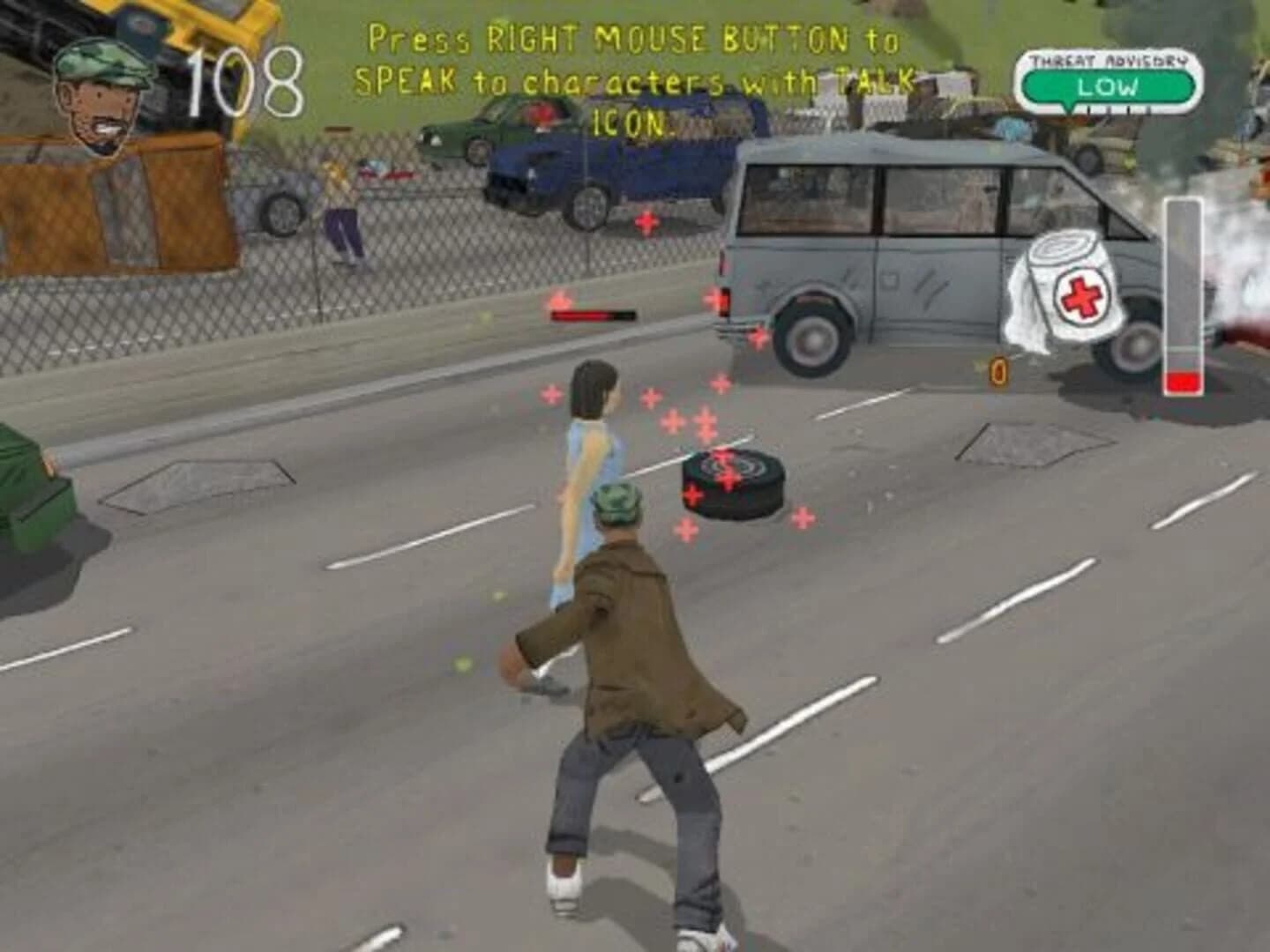Screen dimensions: 1270x952
Task: Click the red segment of the health bar
Action: click(x=1182, y=379)
